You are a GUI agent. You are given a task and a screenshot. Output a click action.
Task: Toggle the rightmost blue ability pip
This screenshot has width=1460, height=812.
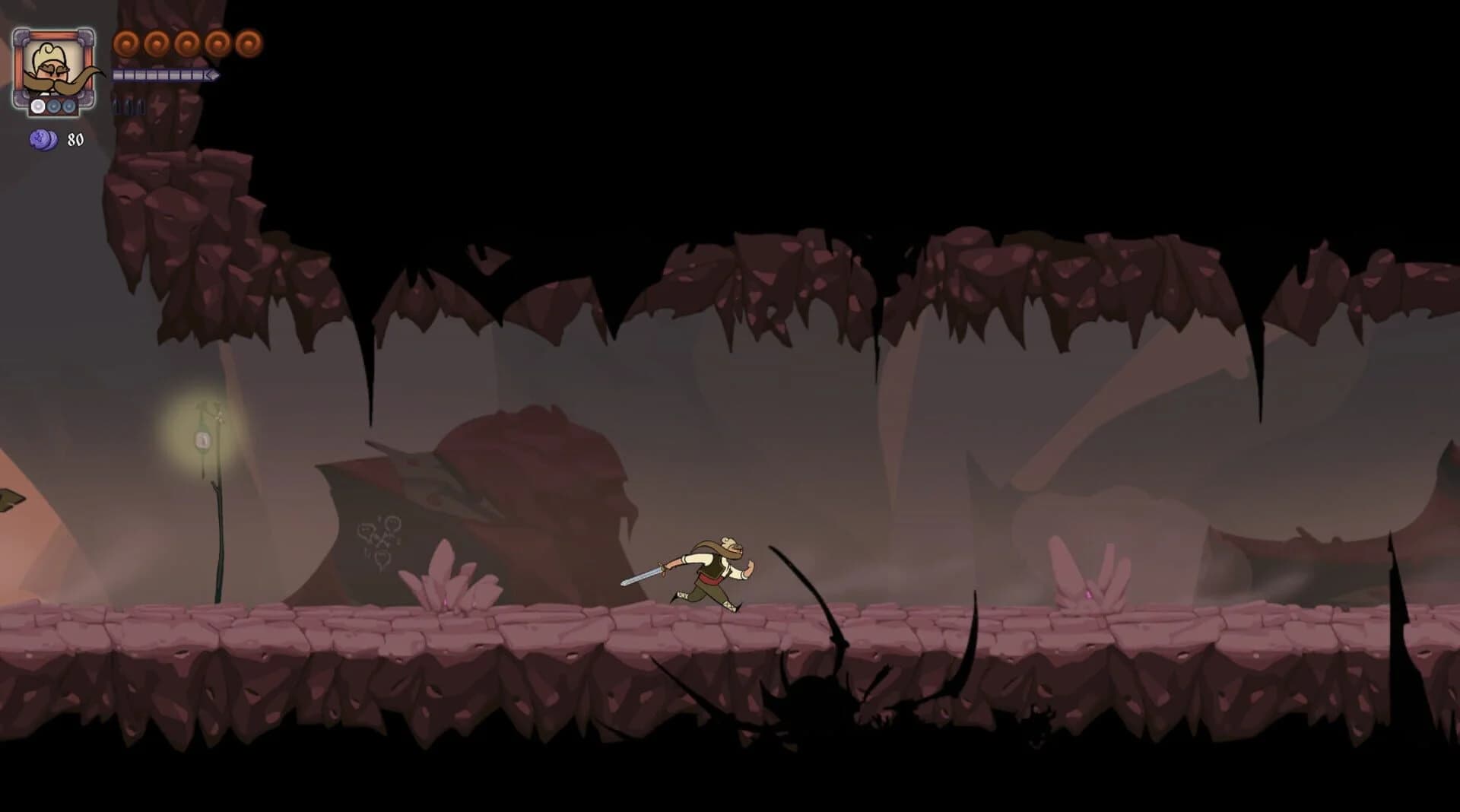(68, 107)
